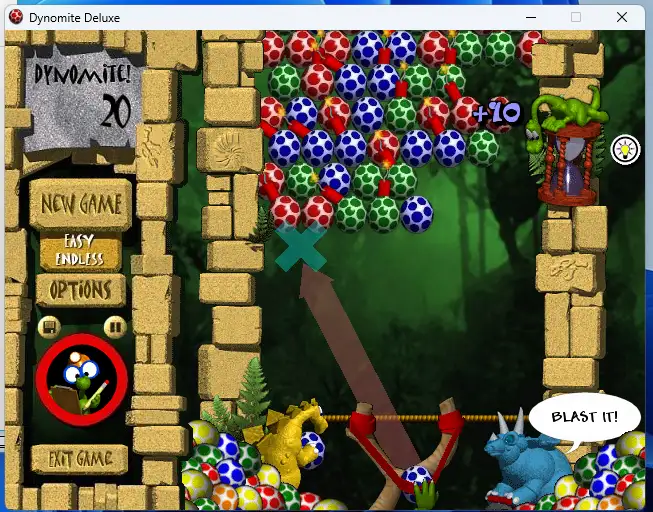Open the Options menu
Image resolution: width=653 pixels, height=512 pixels.
pos(81,290)
